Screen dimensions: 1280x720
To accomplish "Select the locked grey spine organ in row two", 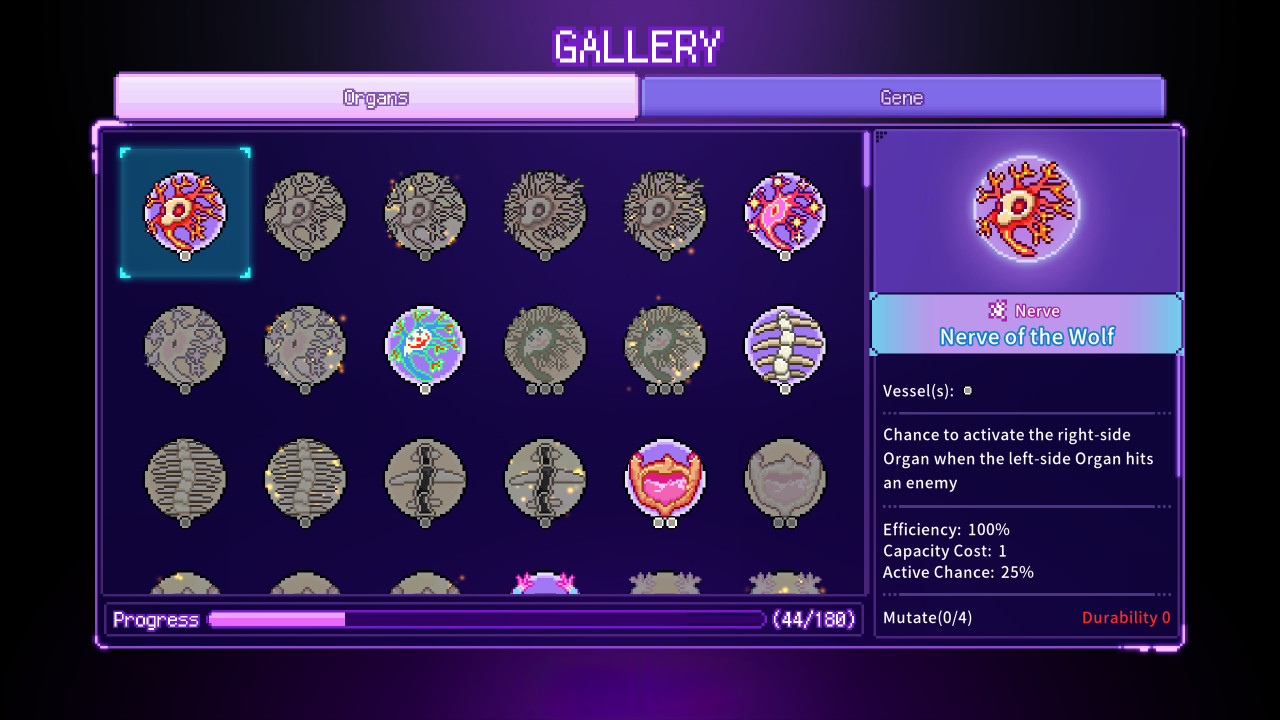I will click(x=185, y=480).
